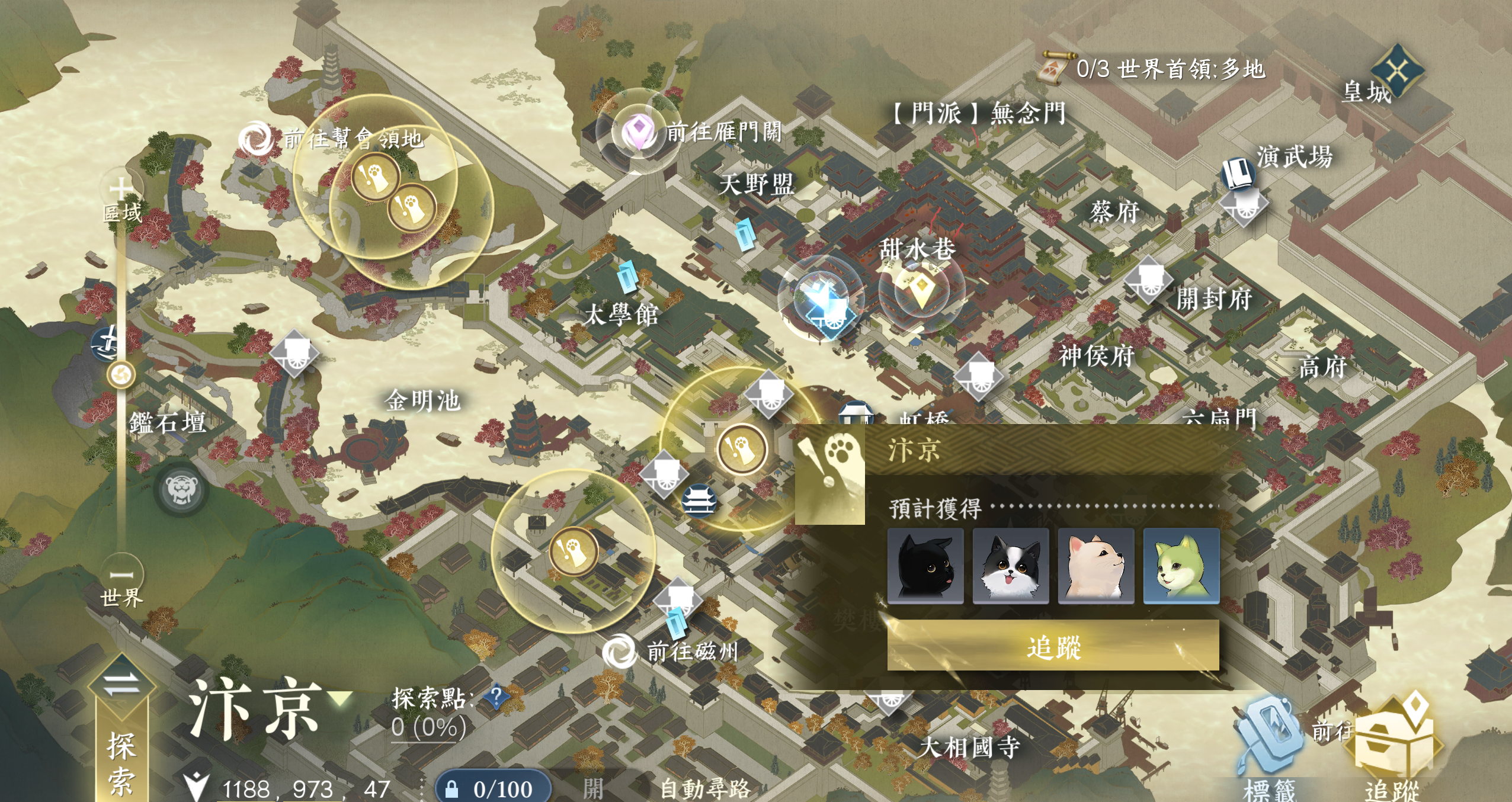Screen dimensions: 1512x802
Task: Select the 前往雁門關 travel marker
Action: pos(639,131)
